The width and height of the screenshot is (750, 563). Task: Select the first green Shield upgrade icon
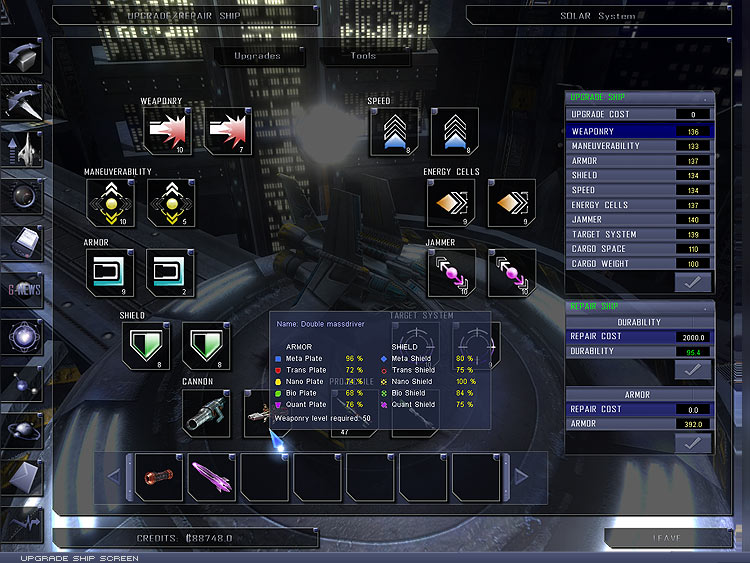click(145, 345)
